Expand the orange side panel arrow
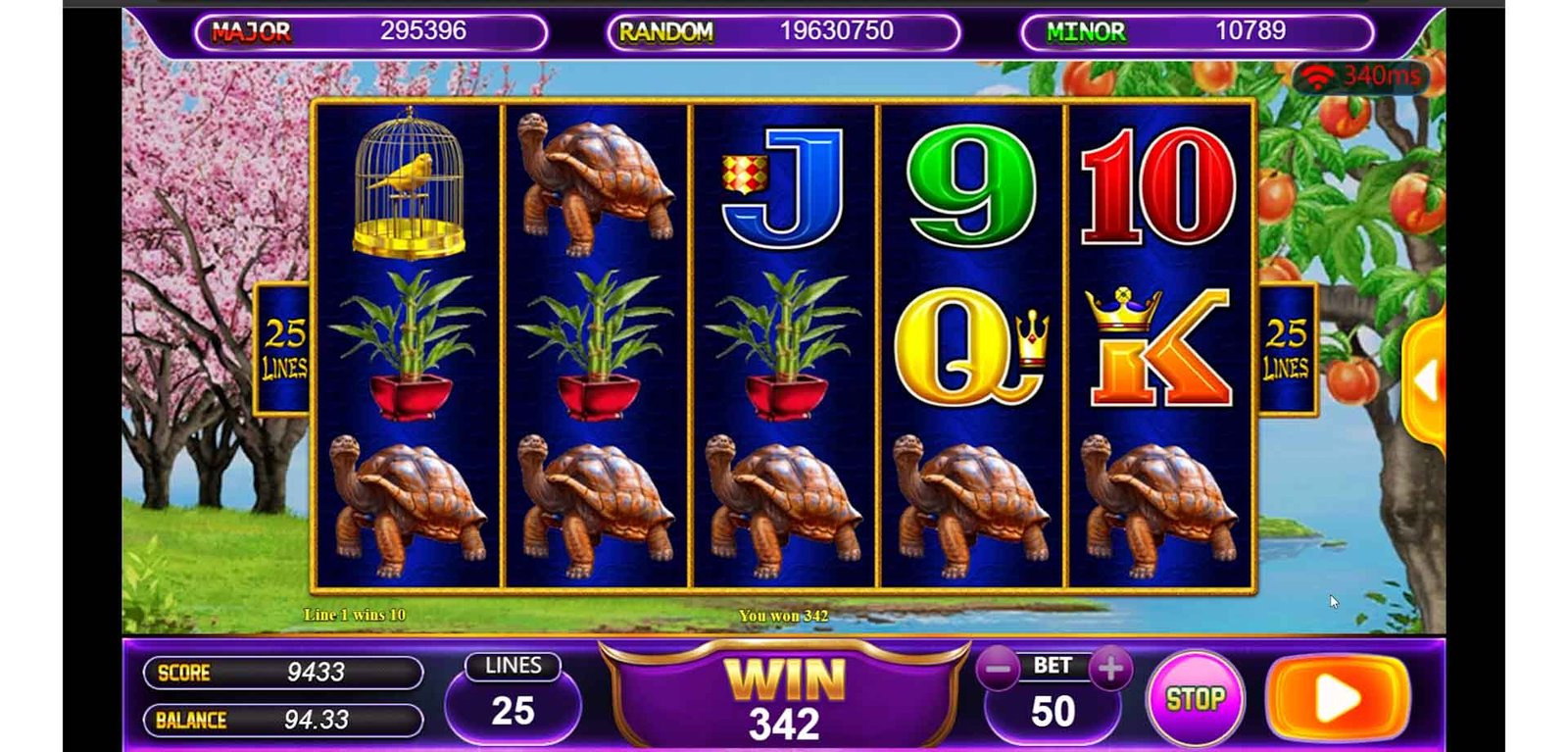 tap(1427, 380)
